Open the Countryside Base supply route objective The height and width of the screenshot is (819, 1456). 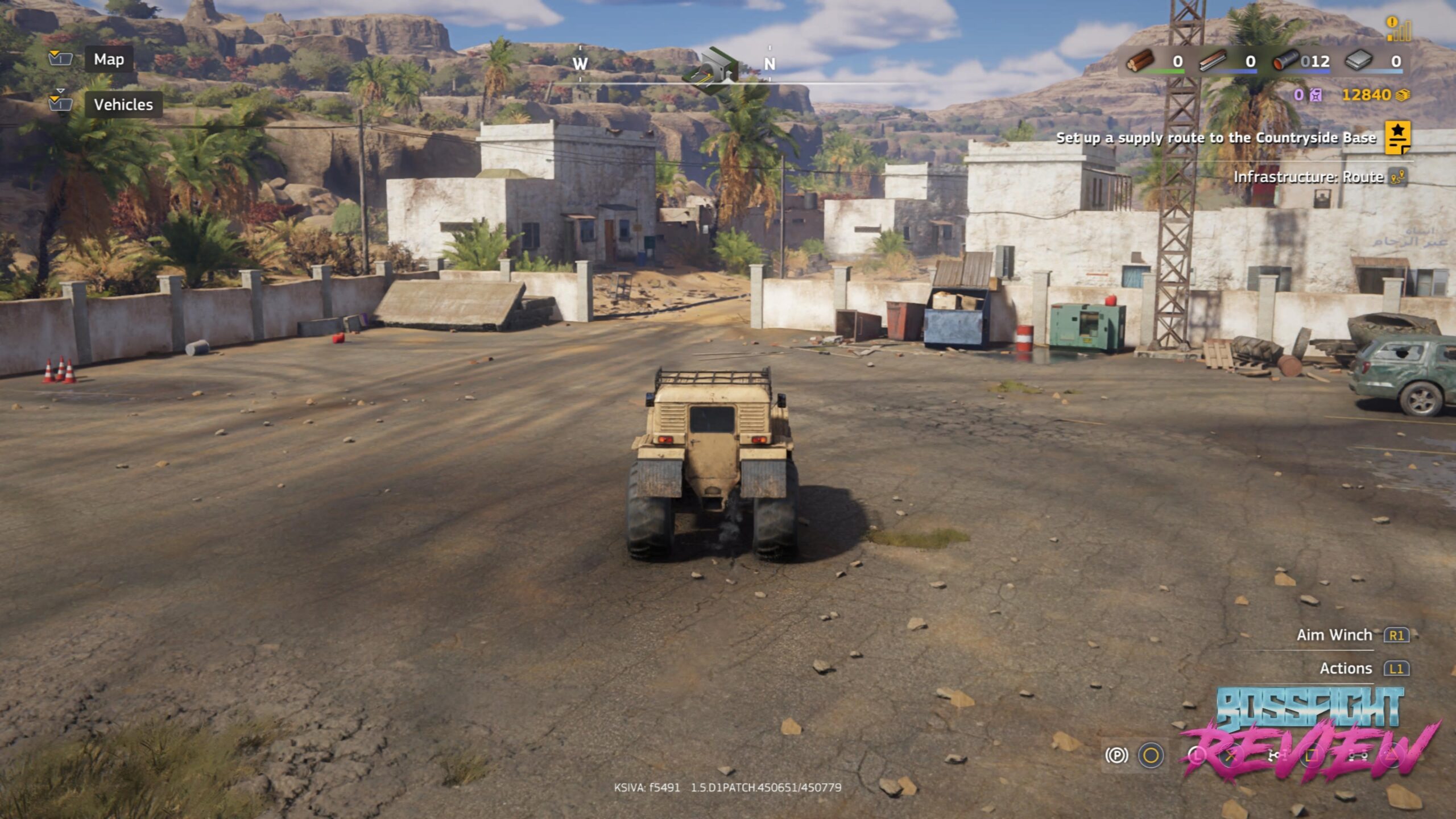pyautogui.click(x=1215, y=138)
